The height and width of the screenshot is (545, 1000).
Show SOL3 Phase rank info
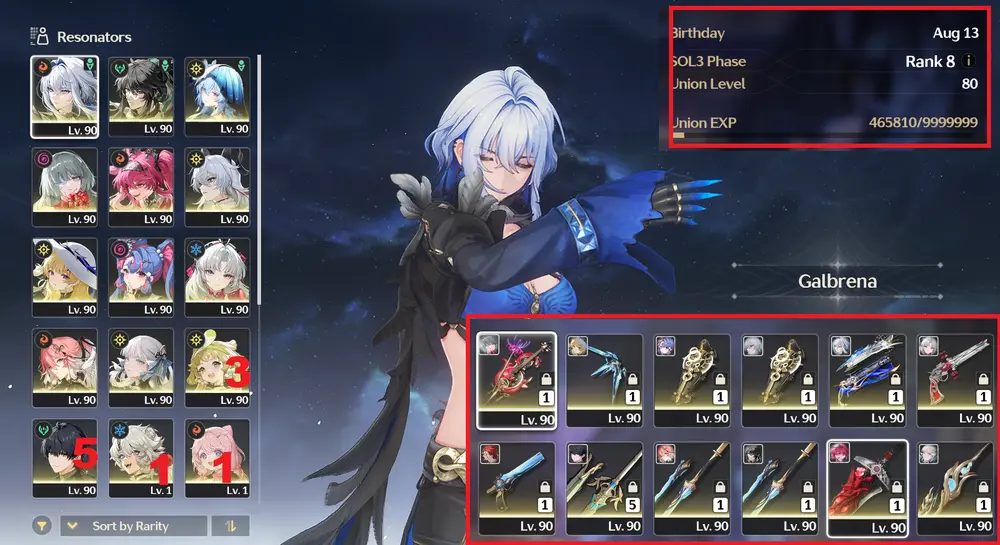[968, 62]
